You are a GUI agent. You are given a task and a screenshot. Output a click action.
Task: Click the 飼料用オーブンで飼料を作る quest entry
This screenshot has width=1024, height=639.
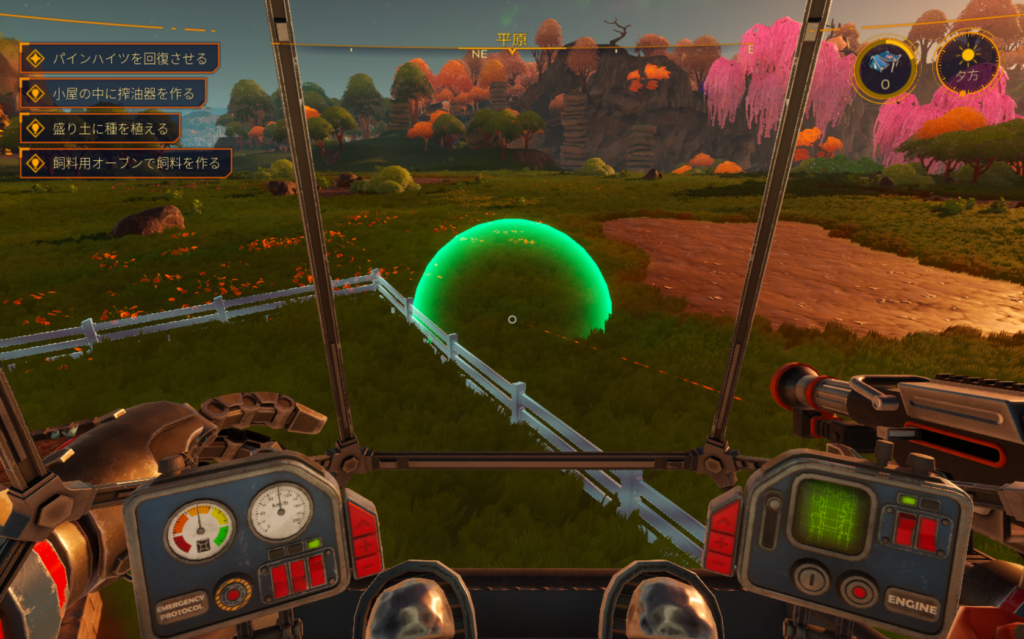[x=125, y=162]
